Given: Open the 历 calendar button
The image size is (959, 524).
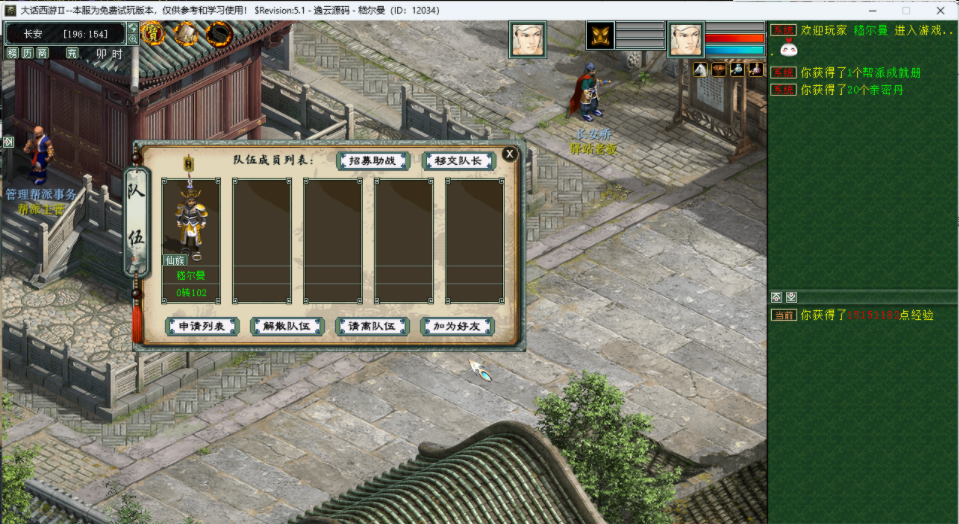Looking at the screenshot, I should coord(28,53).
